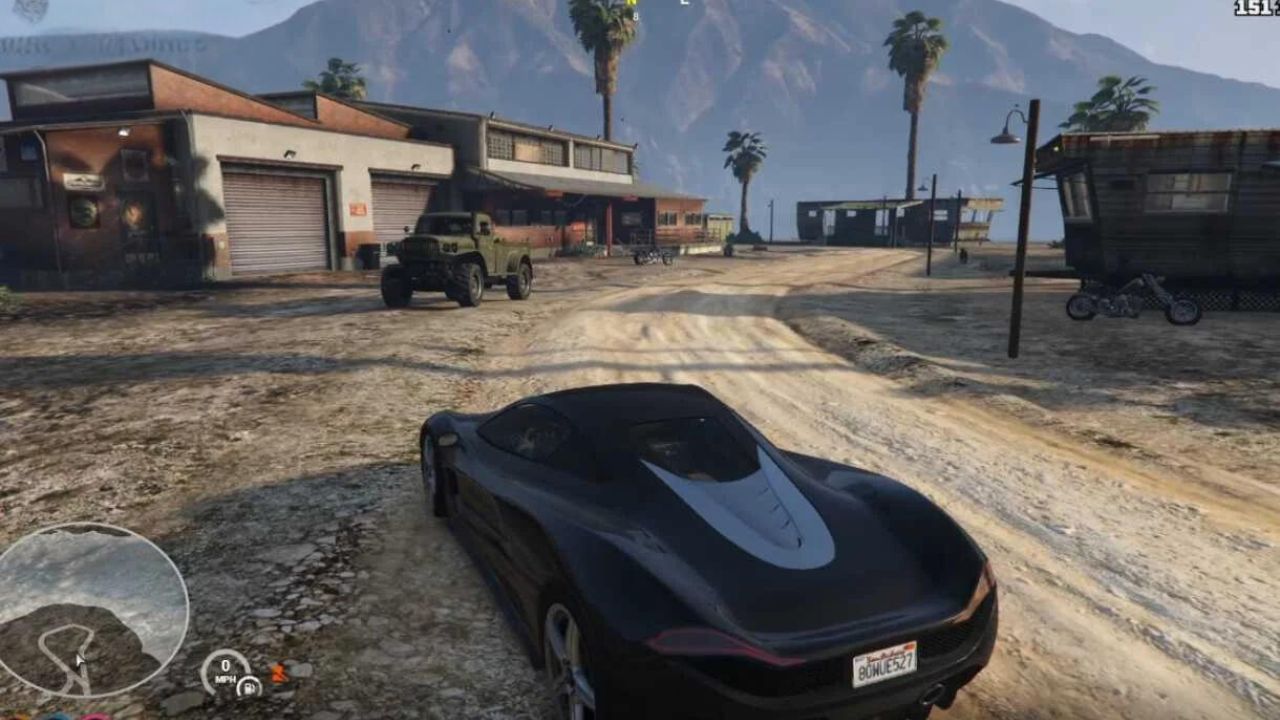Click the fuel pump gauge icon
This screenshot has width=1280, height=720.
point(247,687)
